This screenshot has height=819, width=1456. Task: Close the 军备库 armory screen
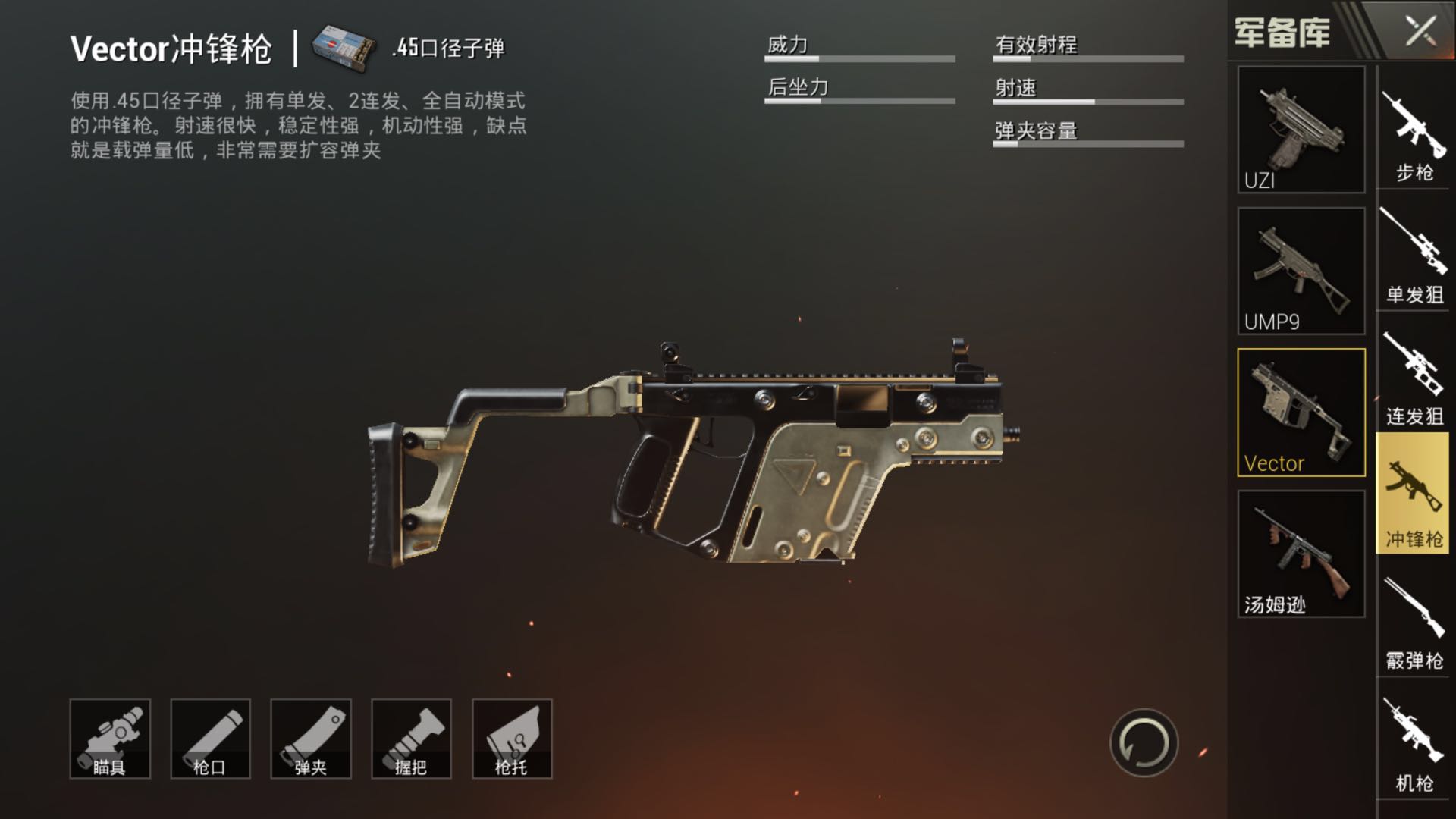point(1420,32)
